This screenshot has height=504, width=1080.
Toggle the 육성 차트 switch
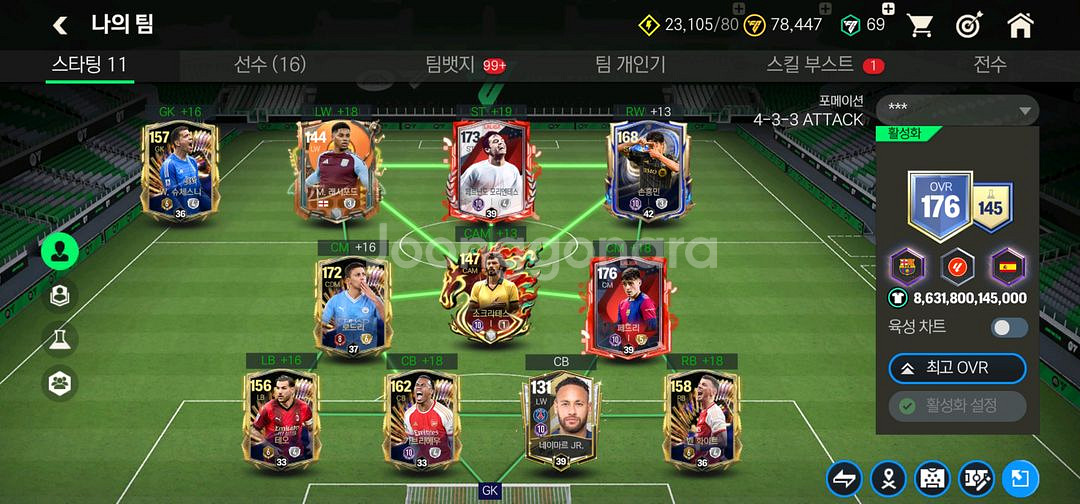click(x=1009, y=327)
